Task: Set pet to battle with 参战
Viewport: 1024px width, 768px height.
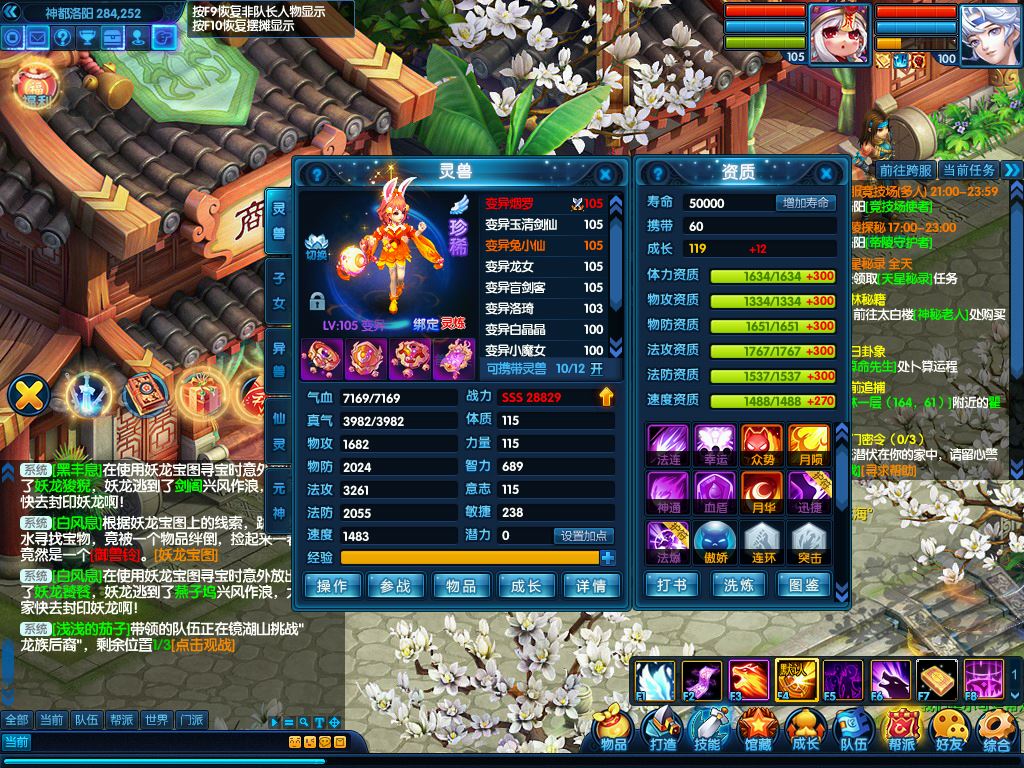Action: click(396, 586)
